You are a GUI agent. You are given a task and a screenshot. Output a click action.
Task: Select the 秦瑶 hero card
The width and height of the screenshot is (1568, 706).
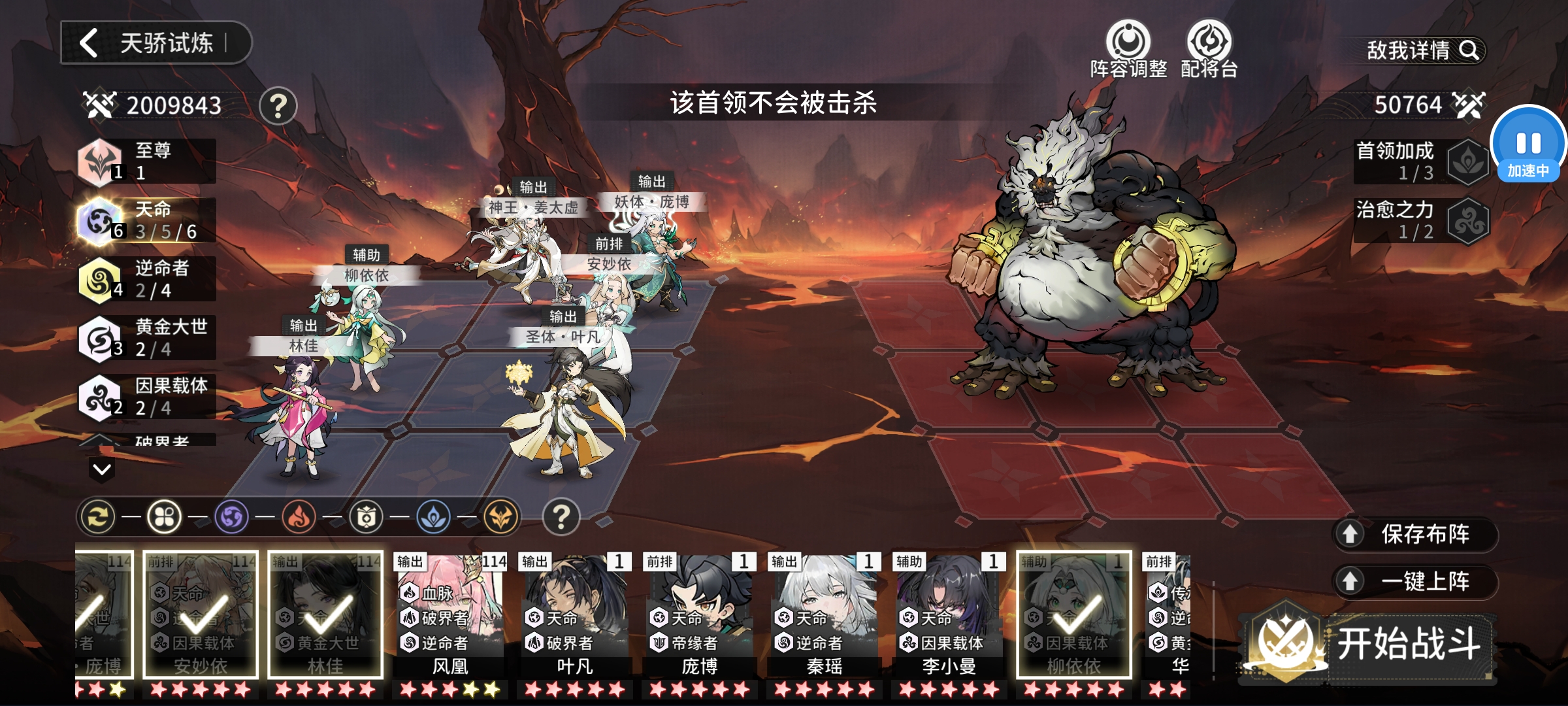(x=825, y=616)
